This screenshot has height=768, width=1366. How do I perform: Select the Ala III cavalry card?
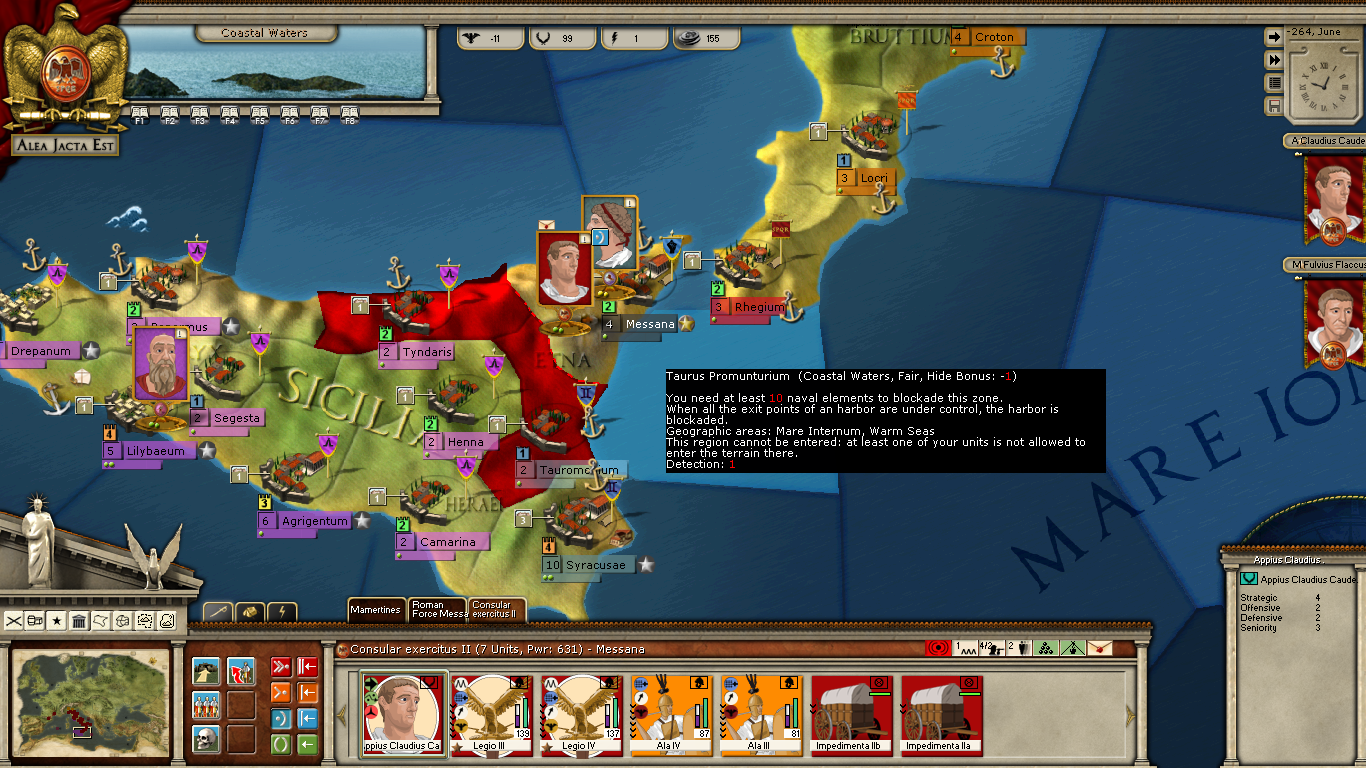(x=761, y=714)
